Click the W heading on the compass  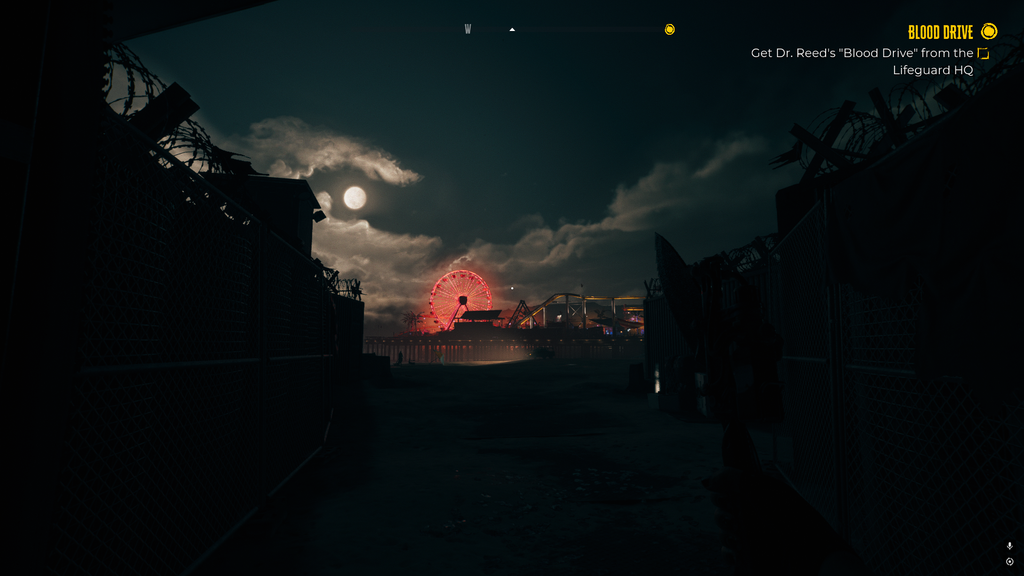(x=467, y=30)
